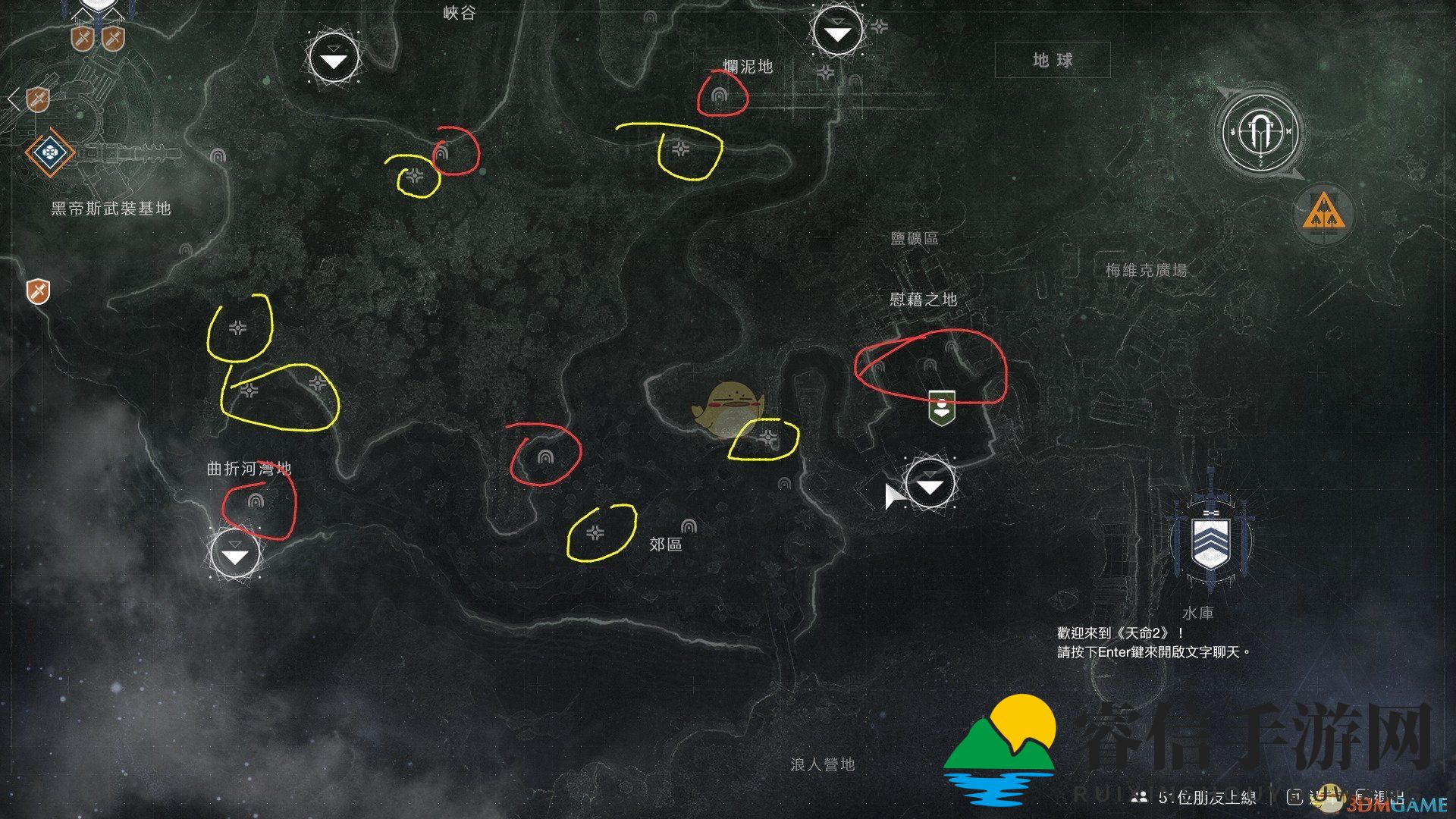Select the landing zone marker below 慰藉之地
The width and height of the screenshot is (1456, 819).
click(x=931, y=485)
